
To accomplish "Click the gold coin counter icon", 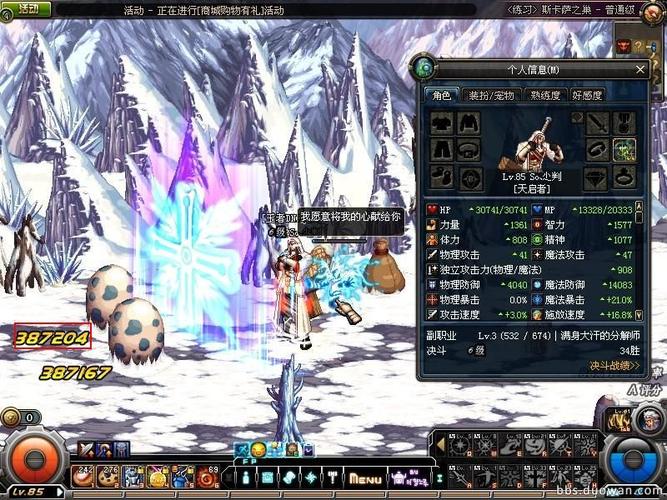I will [12, 417].
